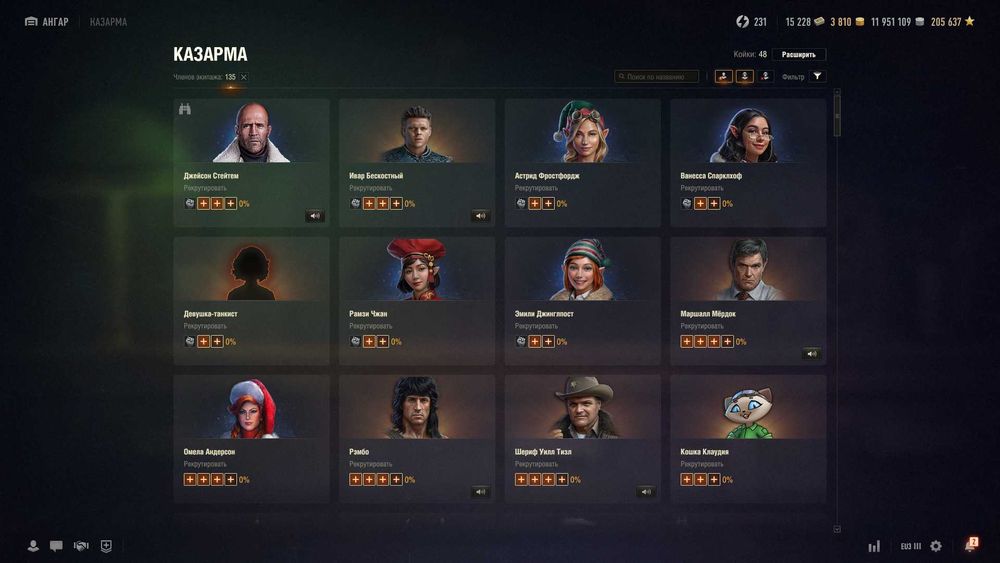Return to the Ангар screen
The width and height of the screenshot is (1000, 563).
(x=47, y=22)
